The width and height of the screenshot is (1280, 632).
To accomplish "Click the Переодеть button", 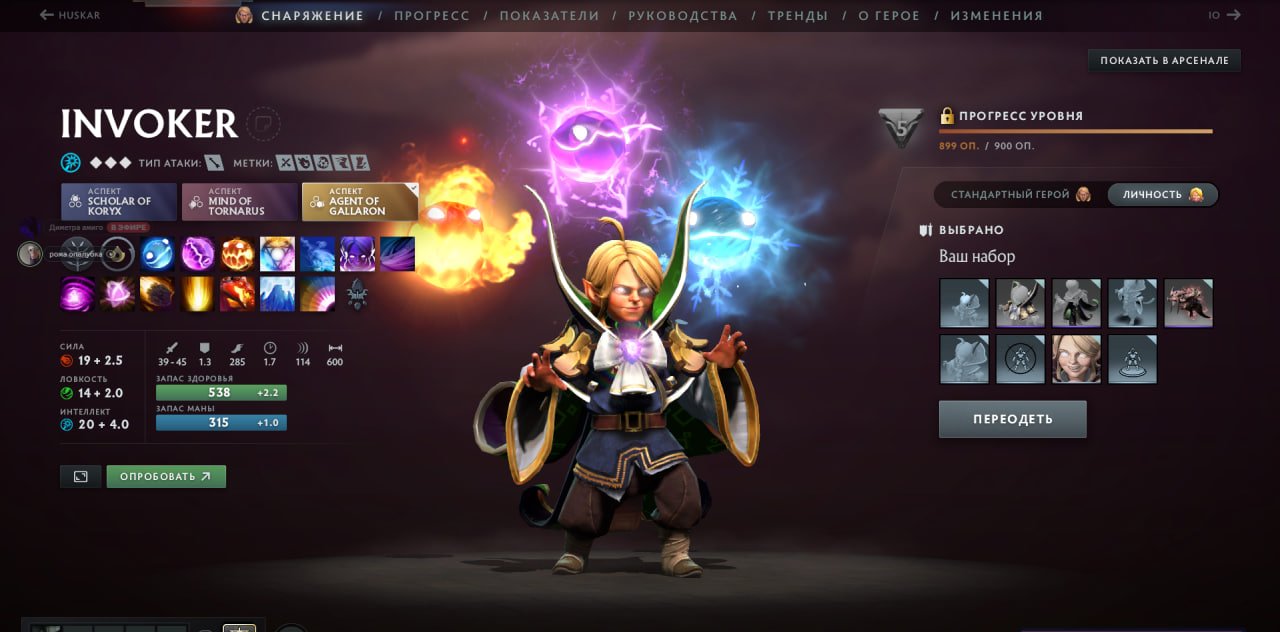I will 1012,419.
